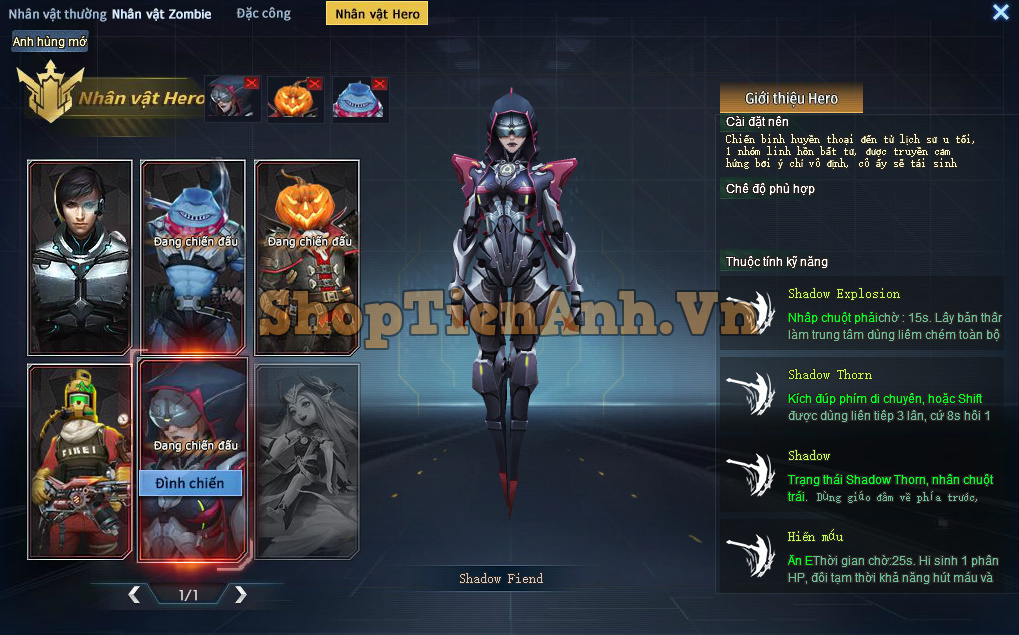Switch to the Đặc công tab

click(x=264, y=14)
